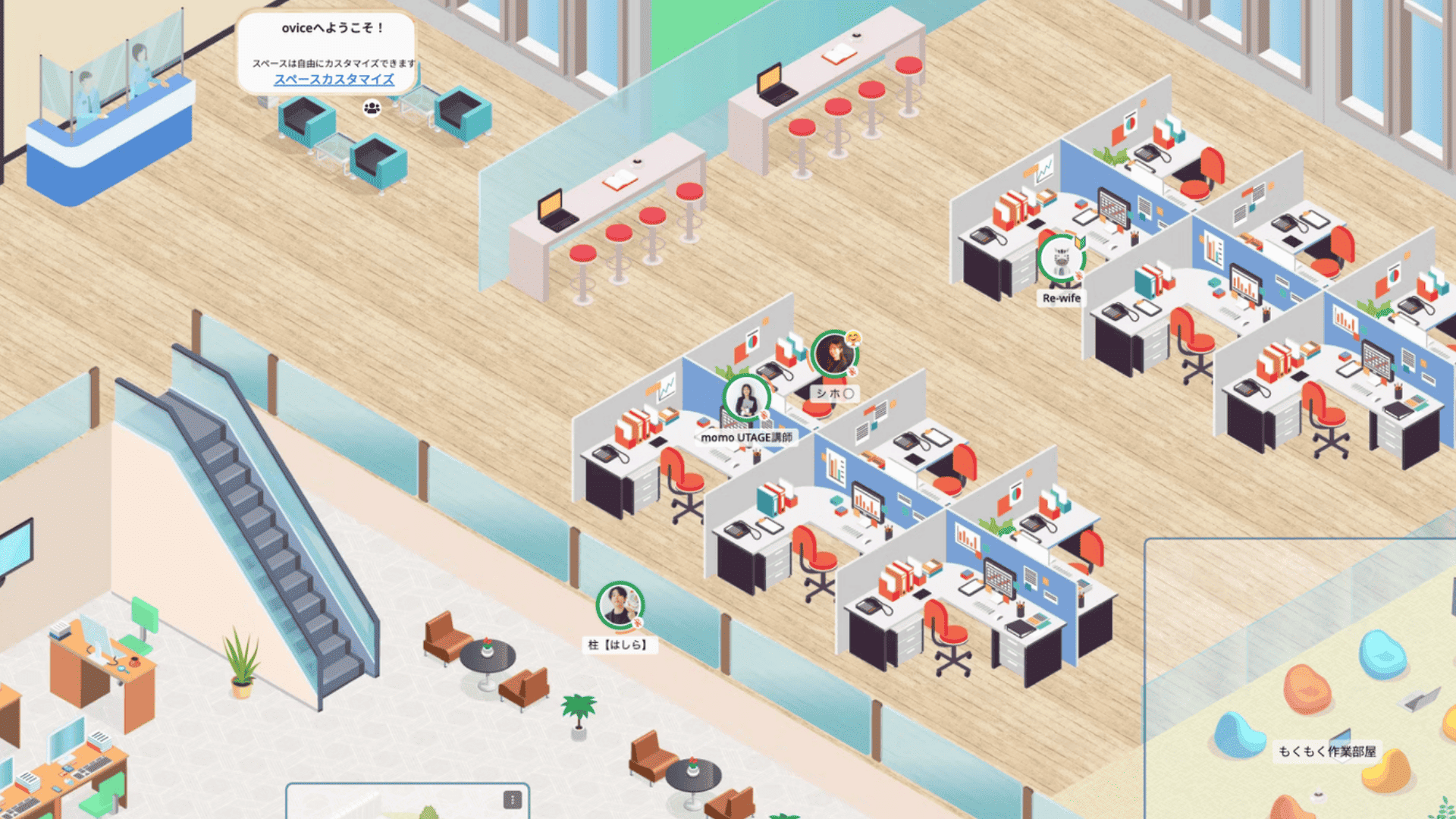Select the シホ〇 user avatar
This screenshot has height=819, width=1456.
coord(834,353)
